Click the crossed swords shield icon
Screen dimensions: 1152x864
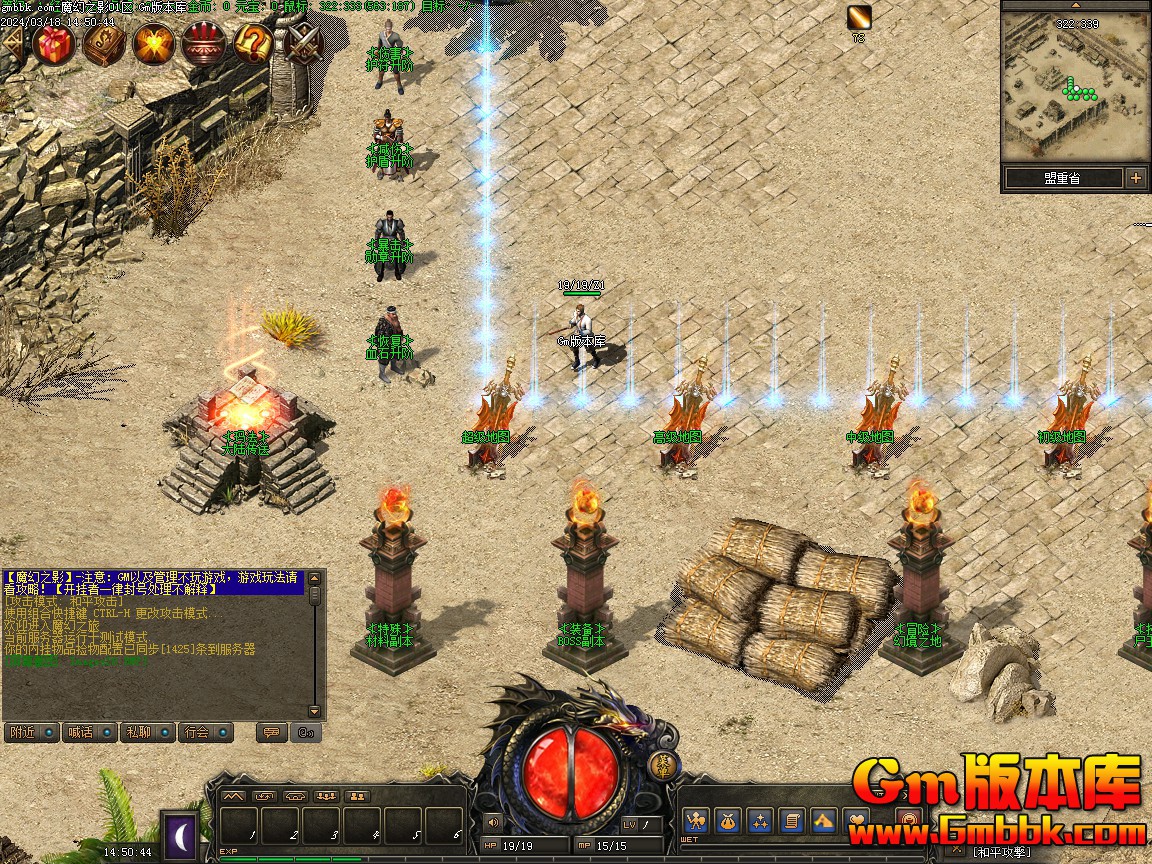click(302, 44)
